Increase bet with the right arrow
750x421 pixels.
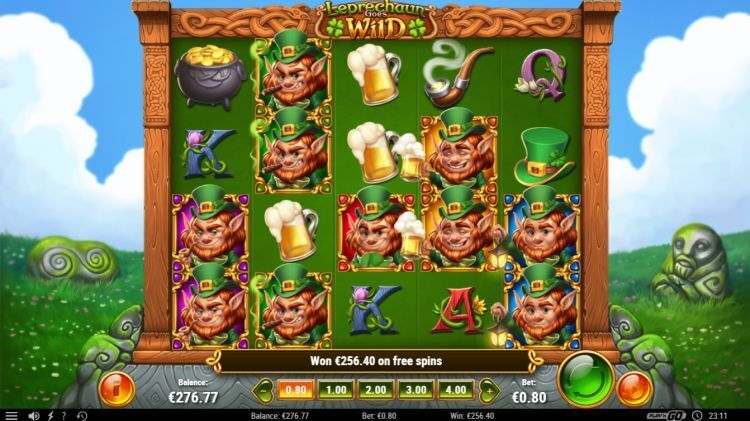(487, 389)
